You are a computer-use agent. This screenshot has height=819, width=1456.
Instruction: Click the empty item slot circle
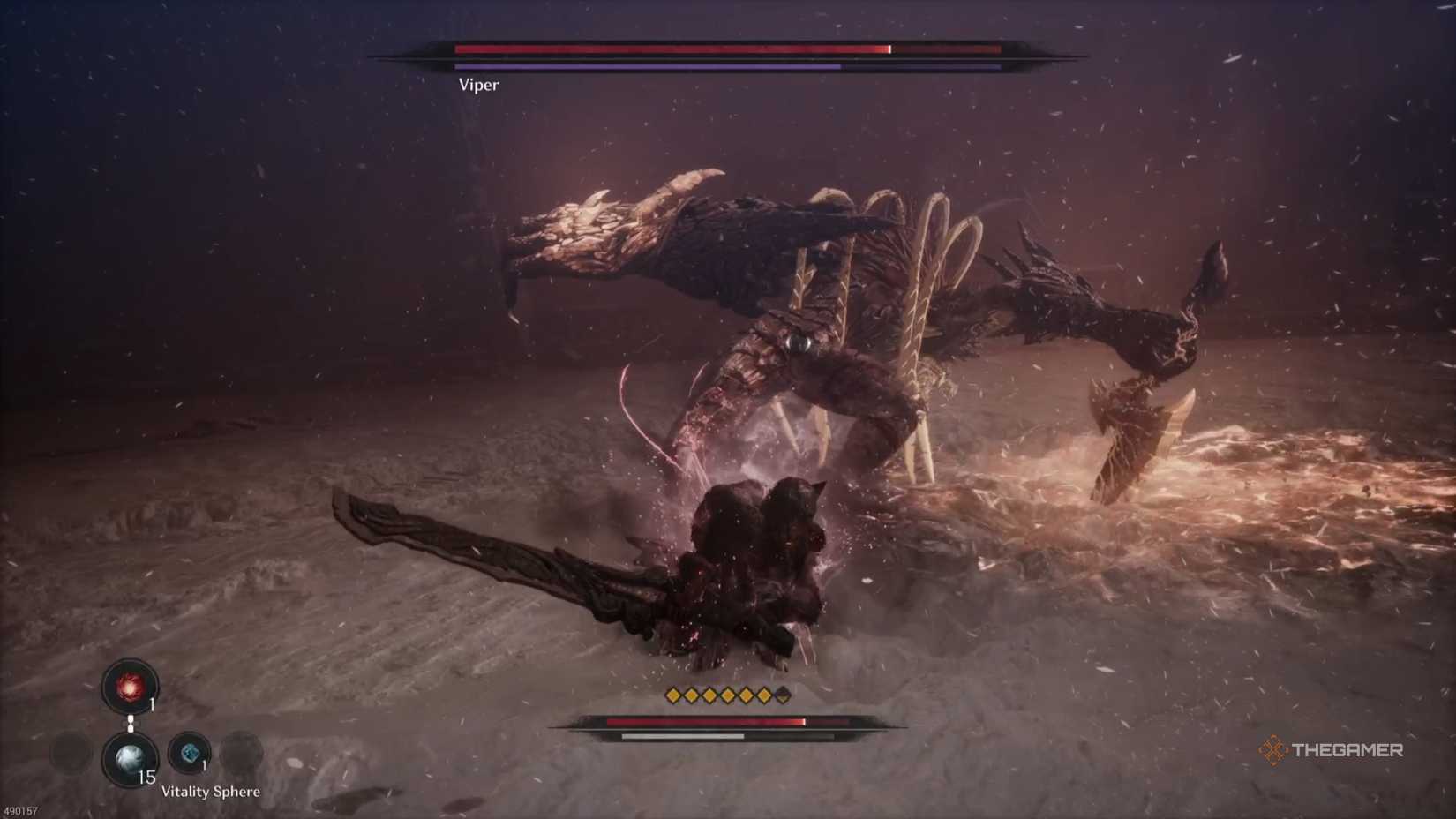(239, 755)
